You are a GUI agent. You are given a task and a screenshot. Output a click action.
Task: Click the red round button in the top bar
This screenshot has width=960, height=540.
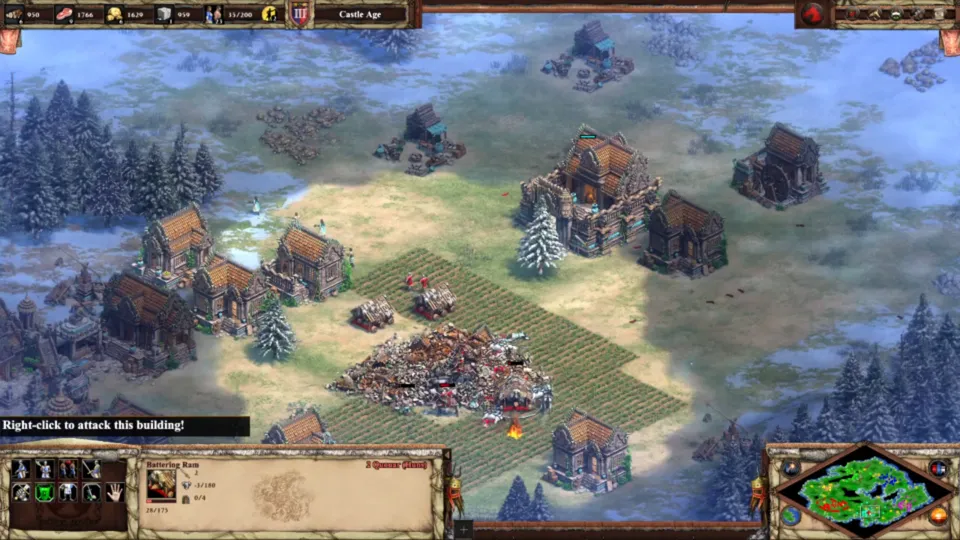pos(811,14)
